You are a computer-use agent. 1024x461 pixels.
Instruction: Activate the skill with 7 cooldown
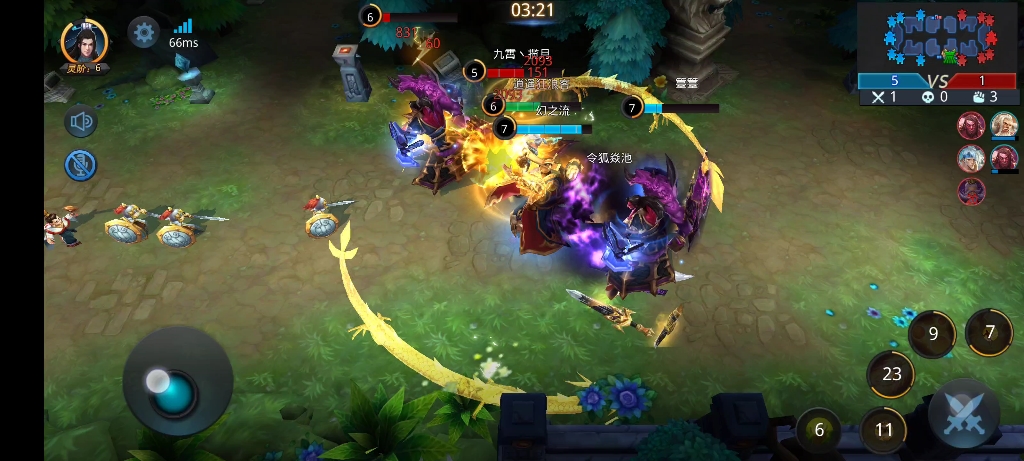[x=989, y=331]
